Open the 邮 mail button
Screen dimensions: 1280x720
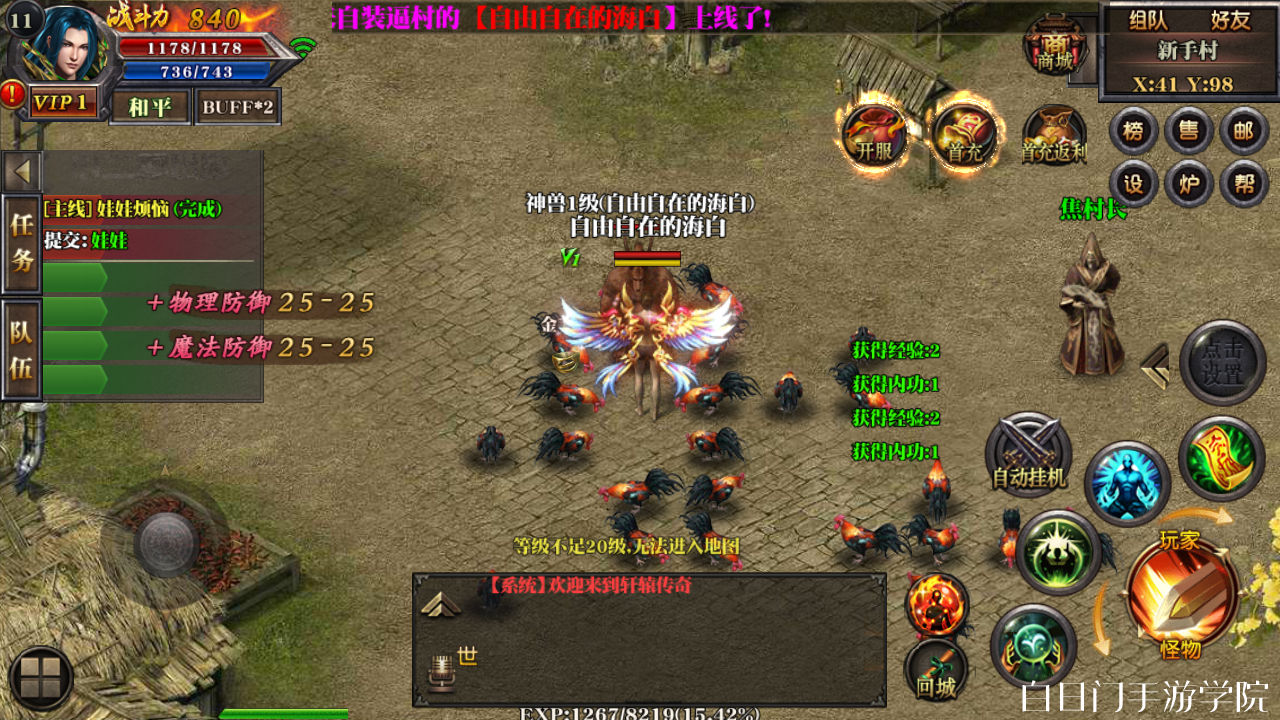[x=1244, y=131]
